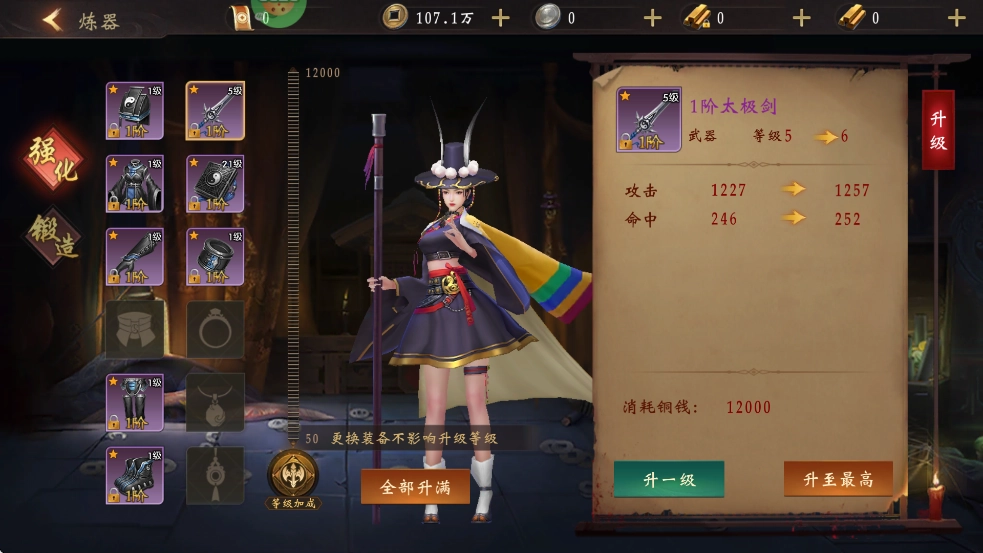Pick the wrist band ring slot
Screen dimensions: 983x553
coord(215,257)
